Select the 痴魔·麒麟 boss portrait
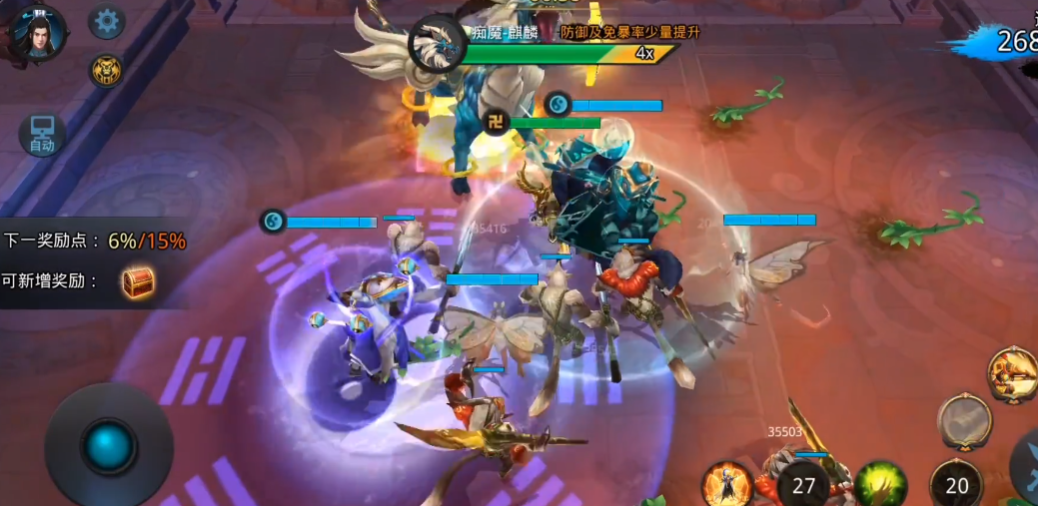Image resolution: width=1038 pixels, height=506 pixels. pyautogui.click(x=436, y=43)
